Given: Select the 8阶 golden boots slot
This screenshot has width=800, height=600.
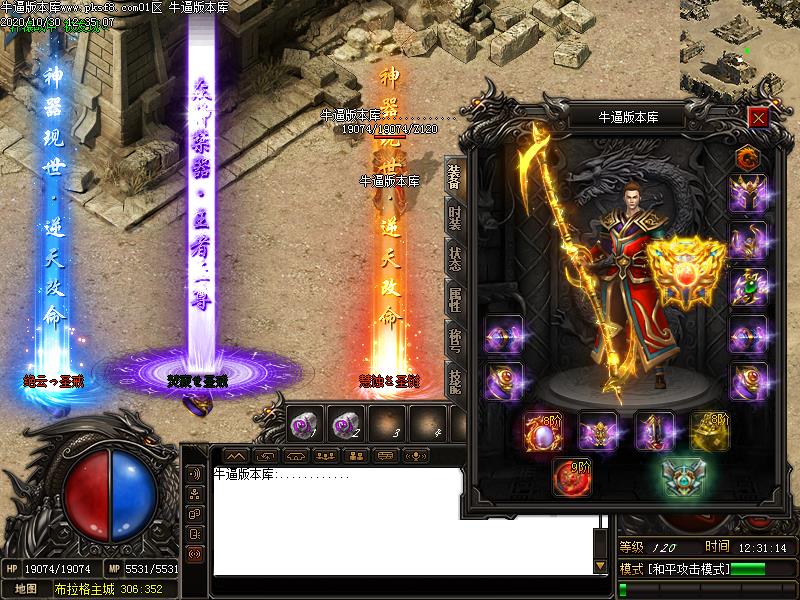Looking at the screenshot, I should coord(708,432).
